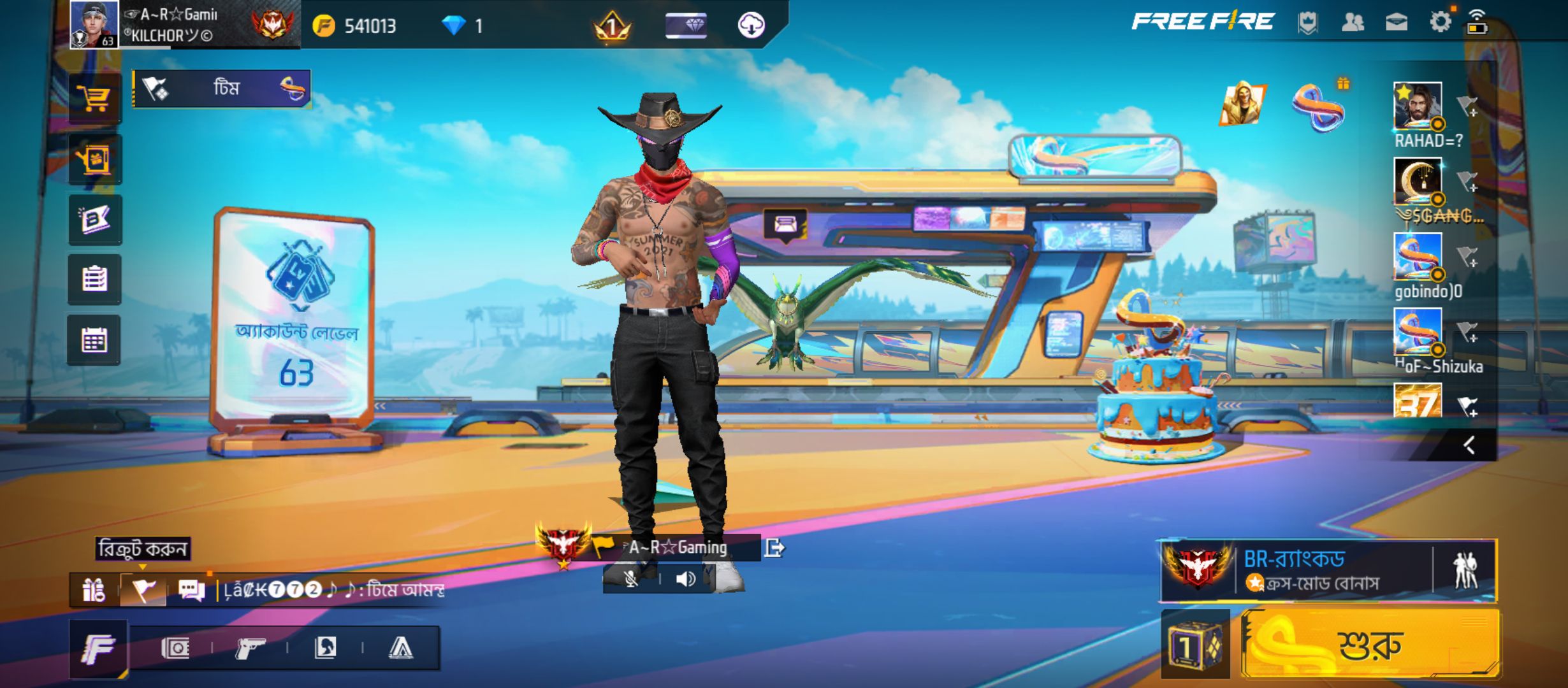This screenshot has width=1568, height=688.
Task: Select the টিম team banner
Action: pos(222,88)
